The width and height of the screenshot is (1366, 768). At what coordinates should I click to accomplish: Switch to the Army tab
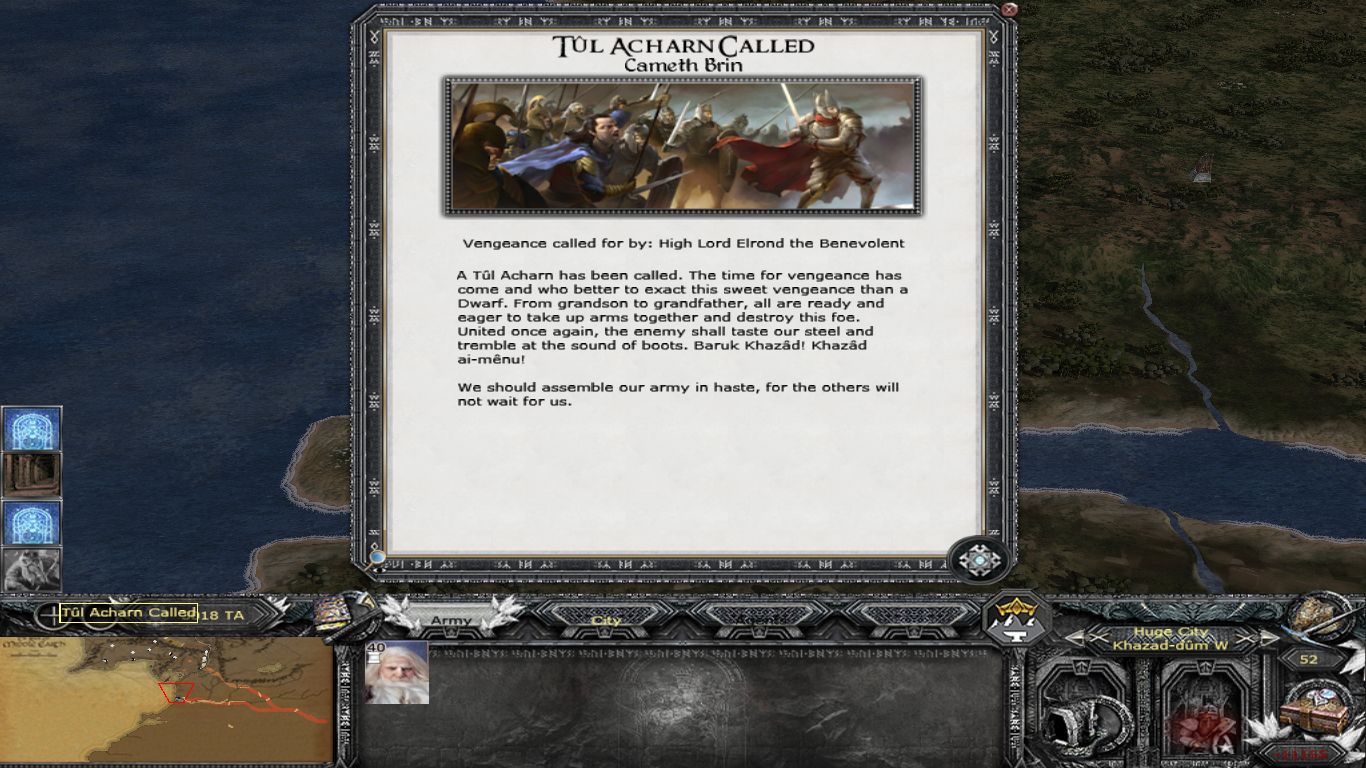click(x=451, y=620)
